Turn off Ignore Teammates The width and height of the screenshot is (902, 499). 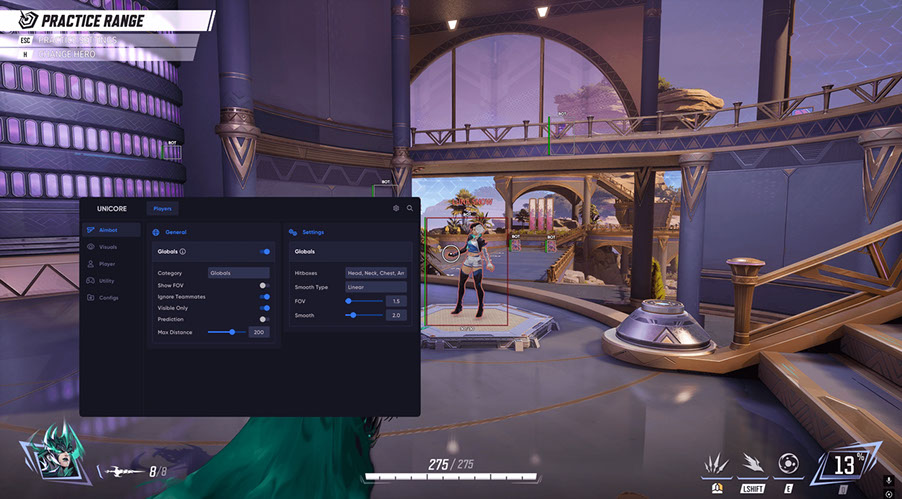265,297
